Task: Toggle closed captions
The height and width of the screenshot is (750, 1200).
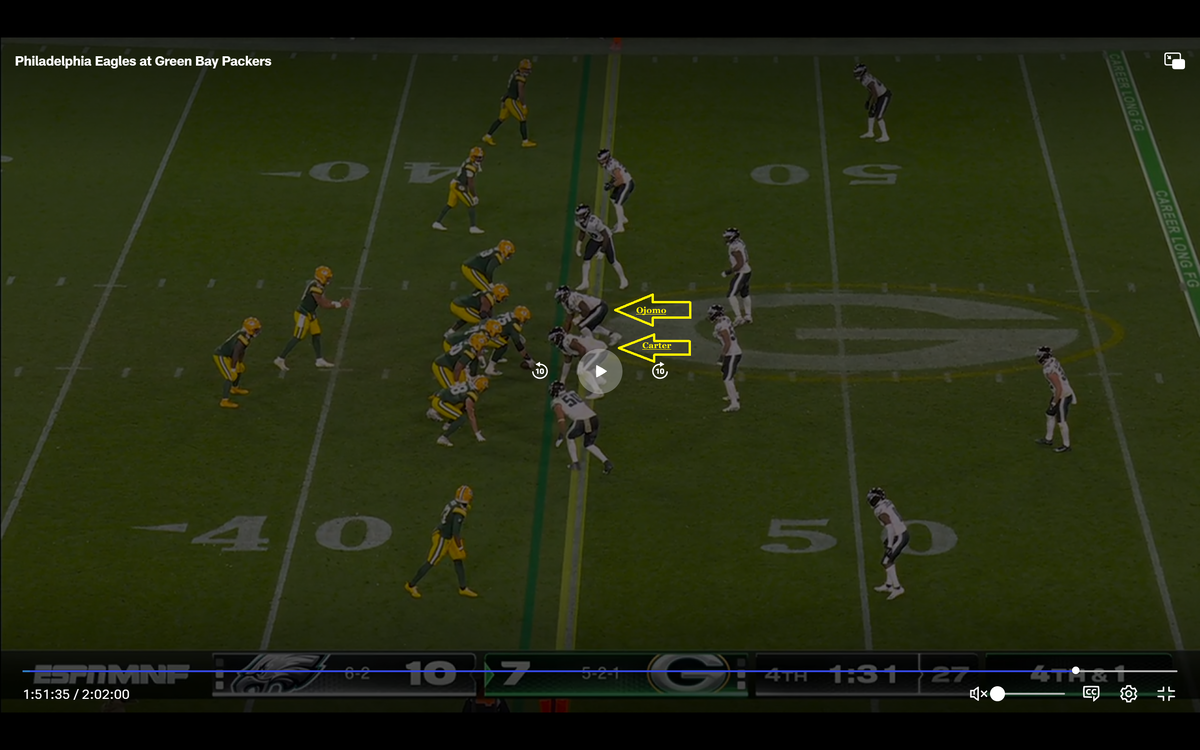Action: (x=1091, y=694)
